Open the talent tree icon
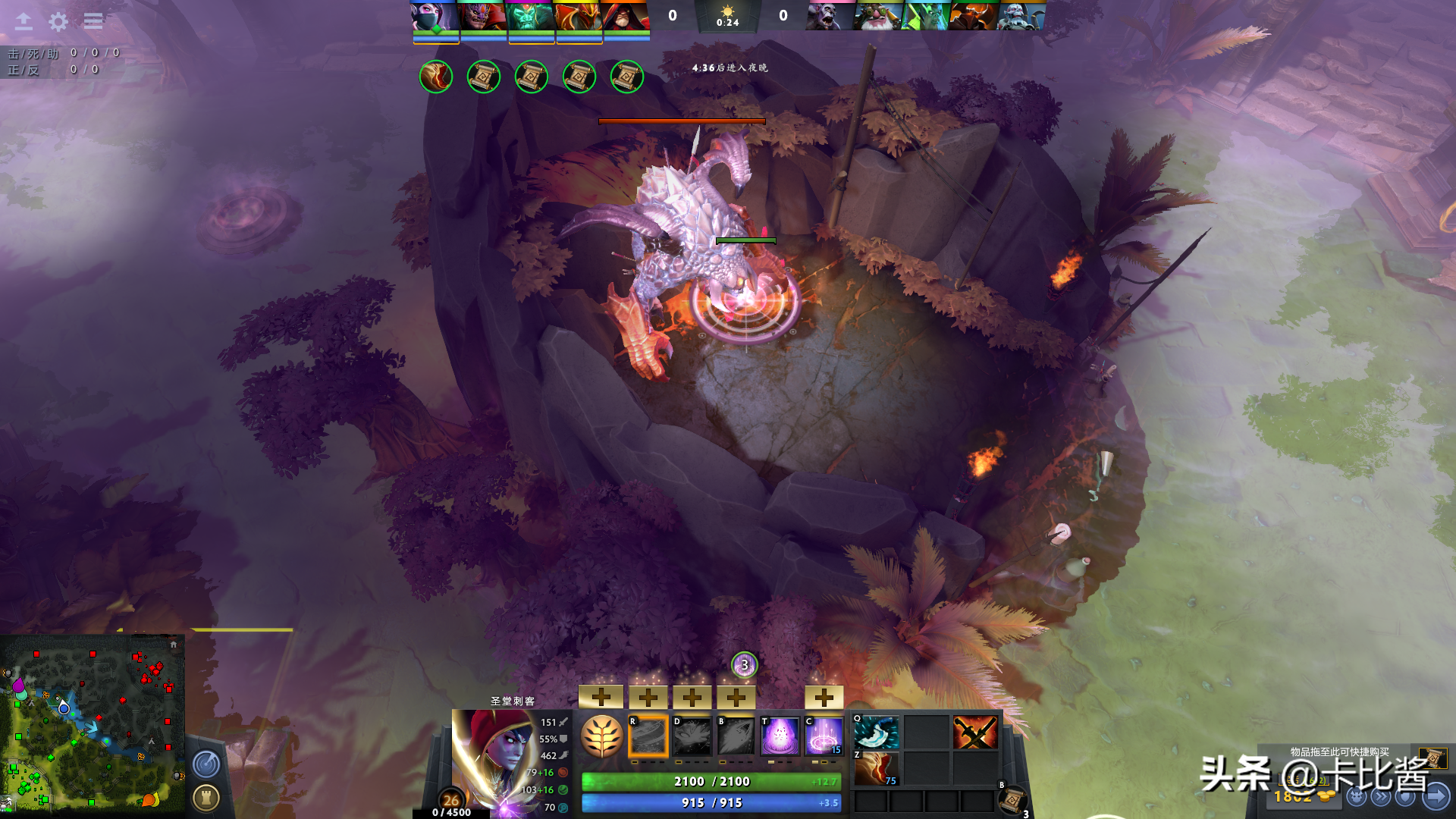1456x819 pixels. click(602, 736)
